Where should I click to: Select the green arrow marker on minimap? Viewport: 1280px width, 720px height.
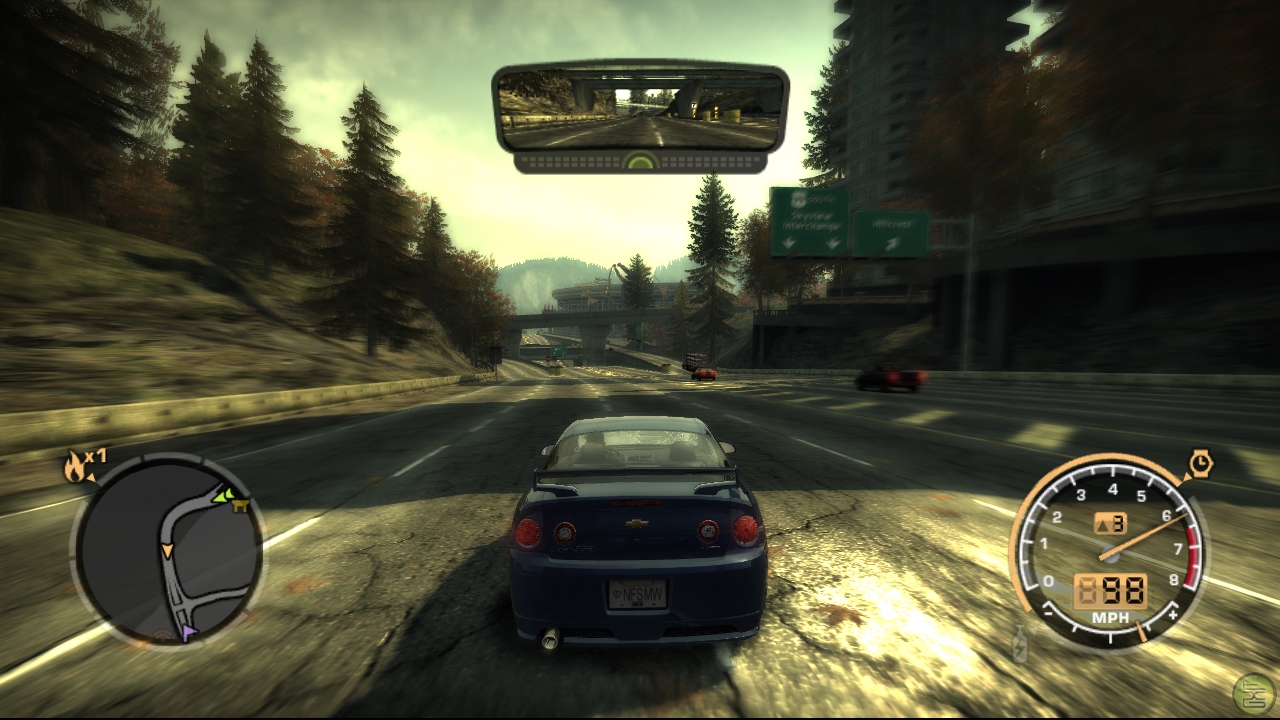click(x=222, y=494)
